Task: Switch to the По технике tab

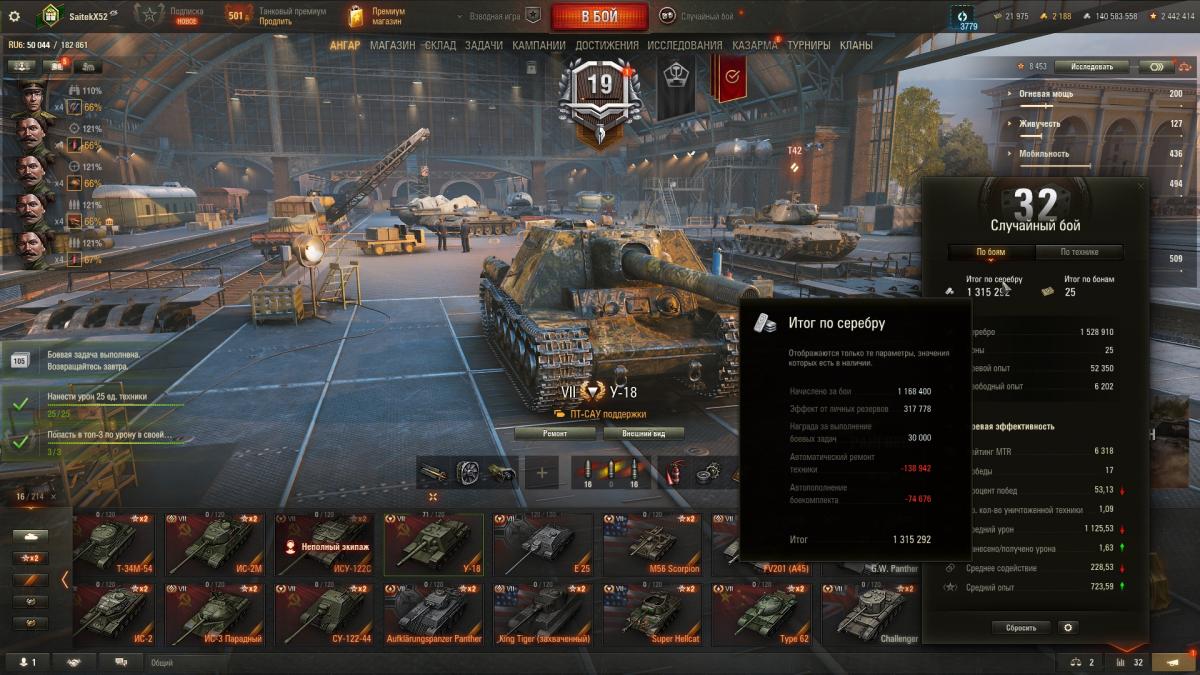Action: (x=1079, y=252)
